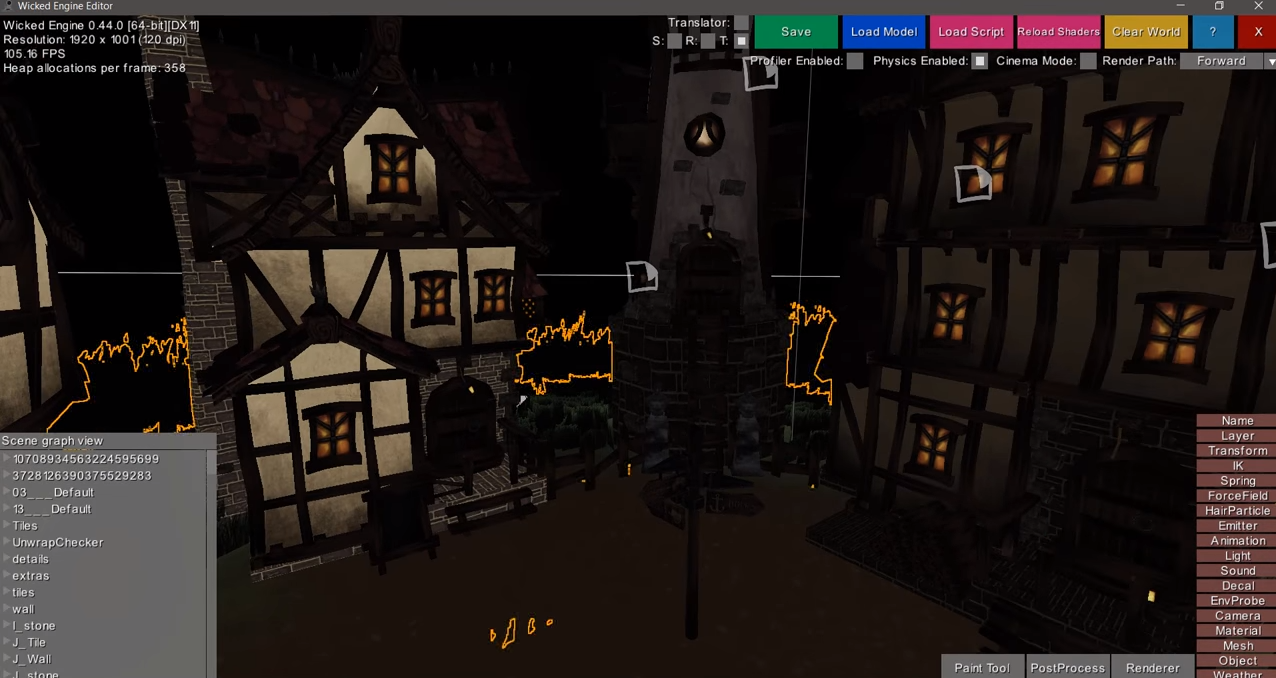The width and height of the screenshot is (1276, 678).
Task: Maximize the editor window from title bar
Action: coord(1219,7)
